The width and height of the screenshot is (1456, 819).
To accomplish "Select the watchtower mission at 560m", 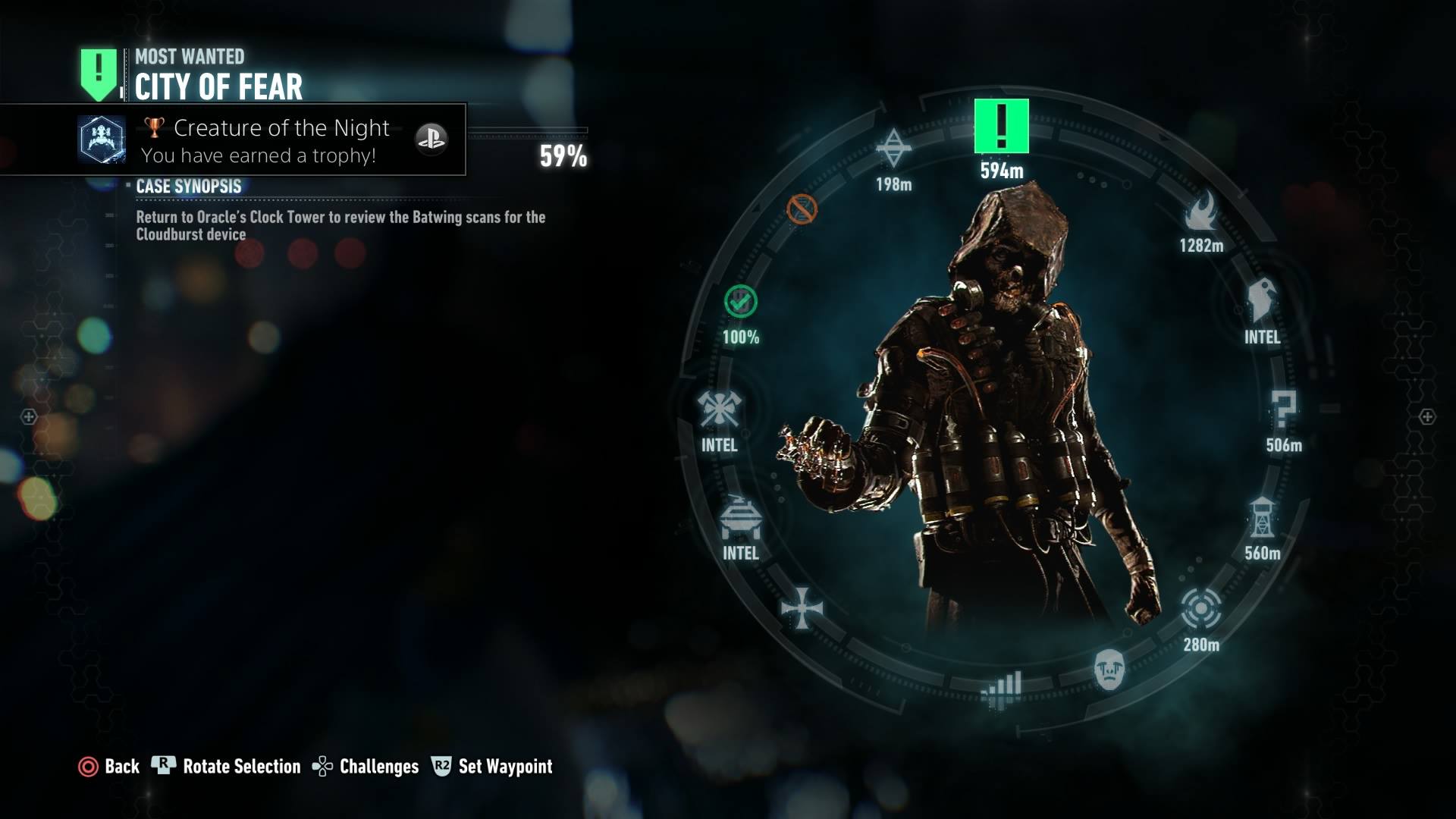I will click(1263, 518).
